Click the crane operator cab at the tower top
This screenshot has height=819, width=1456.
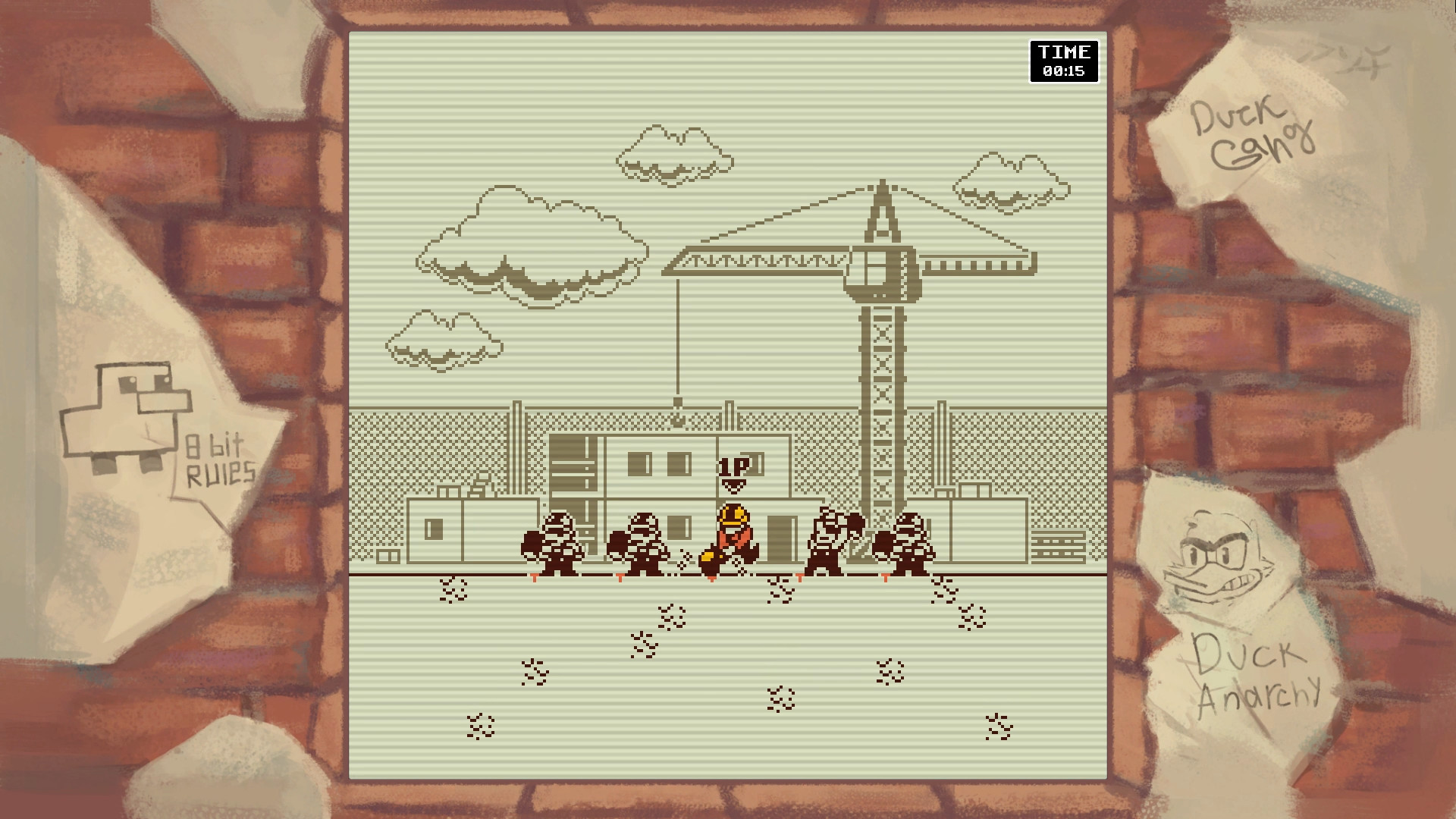pyautogui.click(x=882, y=273)
